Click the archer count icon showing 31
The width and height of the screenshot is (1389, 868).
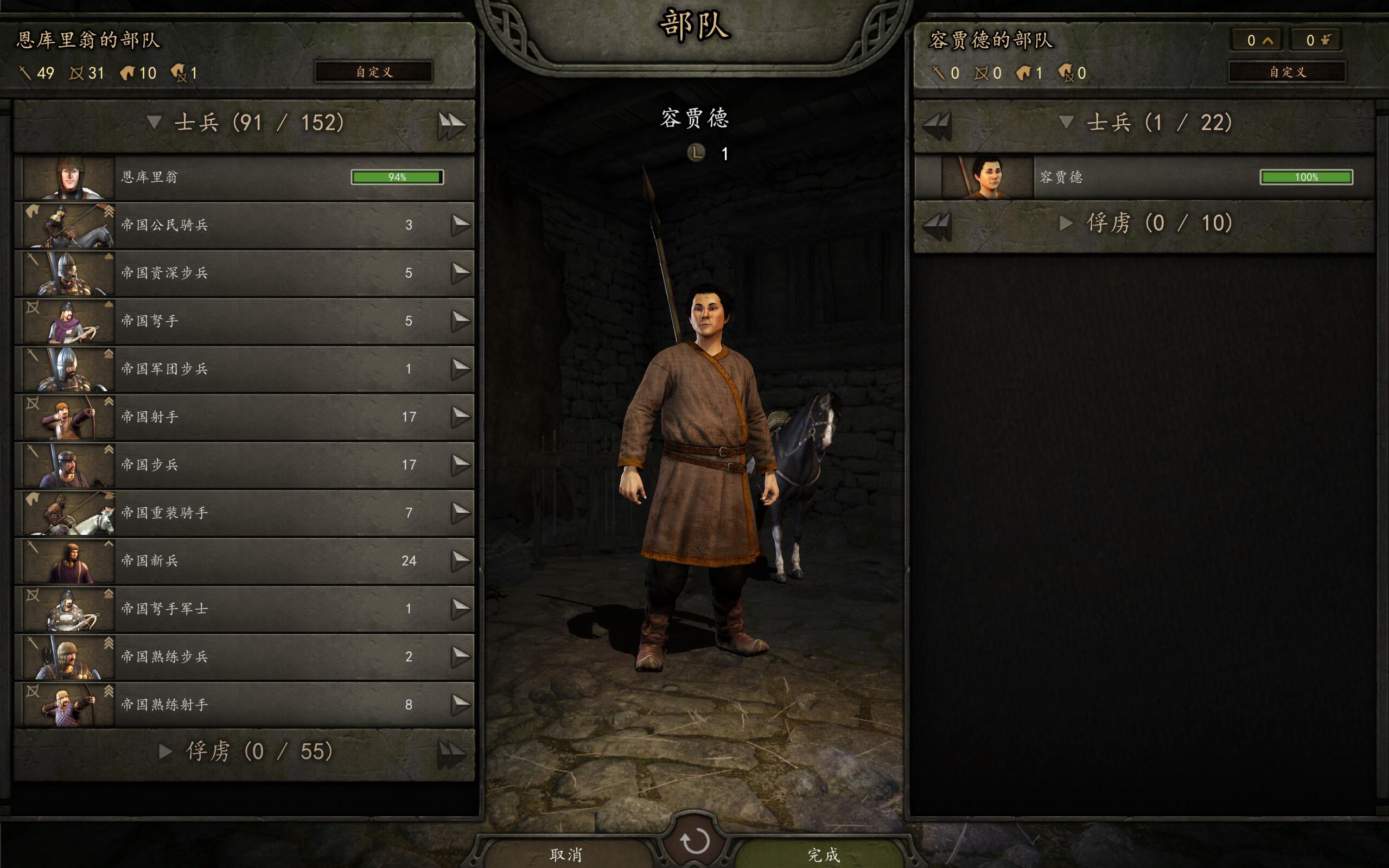(x=75, y=73)
